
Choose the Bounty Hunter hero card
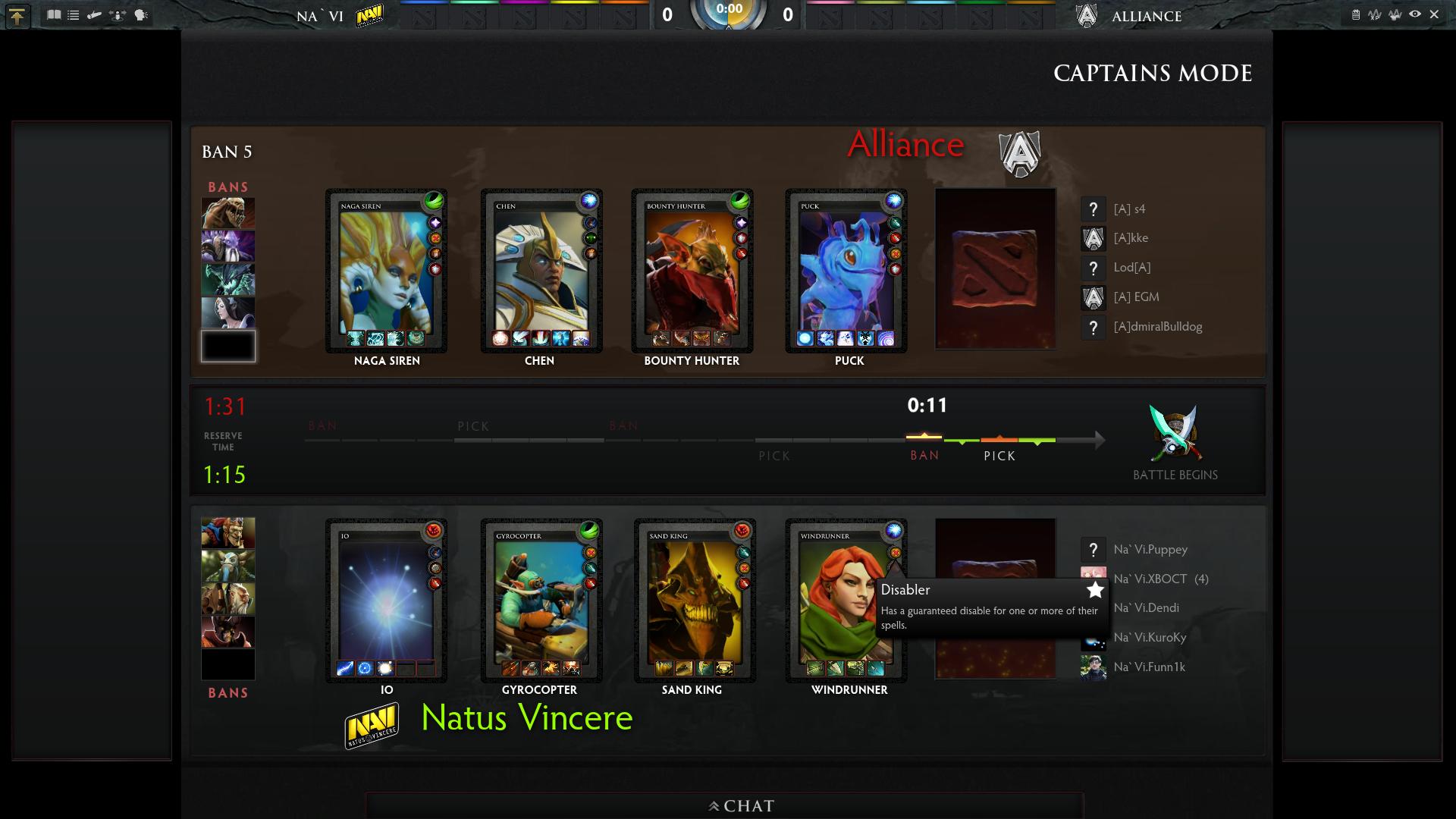tap(692, 271)
